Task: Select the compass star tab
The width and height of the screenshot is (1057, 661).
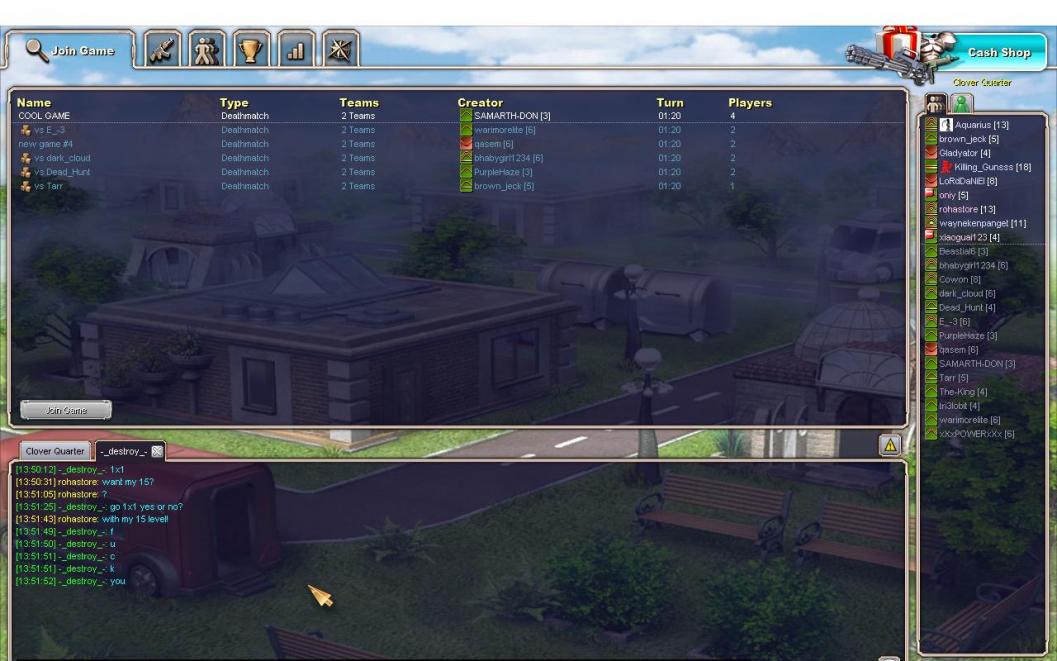Action: [x=342, y=51]
